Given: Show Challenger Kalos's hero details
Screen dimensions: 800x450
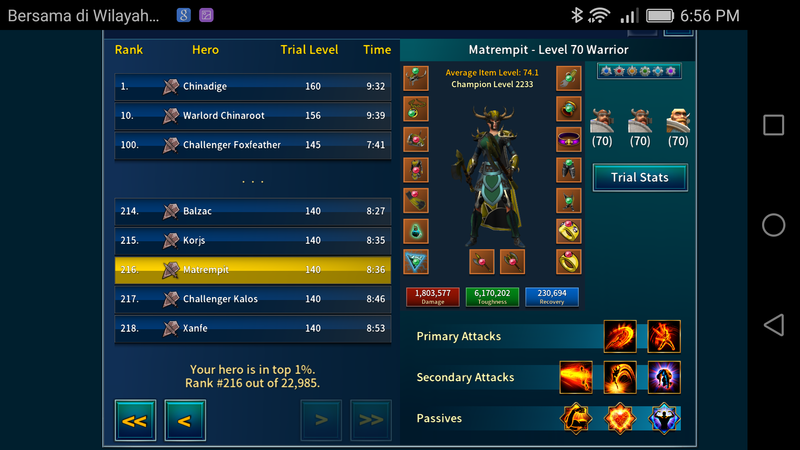Looking at the screenshot, I should [251, 299].
